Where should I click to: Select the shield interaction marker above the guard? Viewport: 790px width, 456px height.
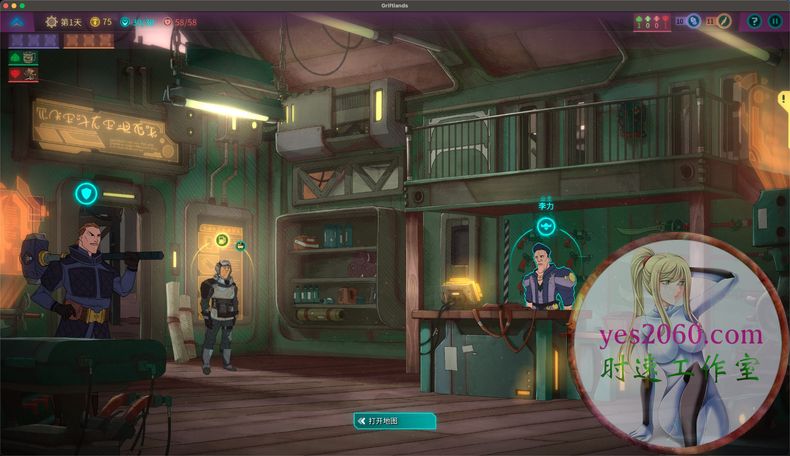tap(86, 194)
